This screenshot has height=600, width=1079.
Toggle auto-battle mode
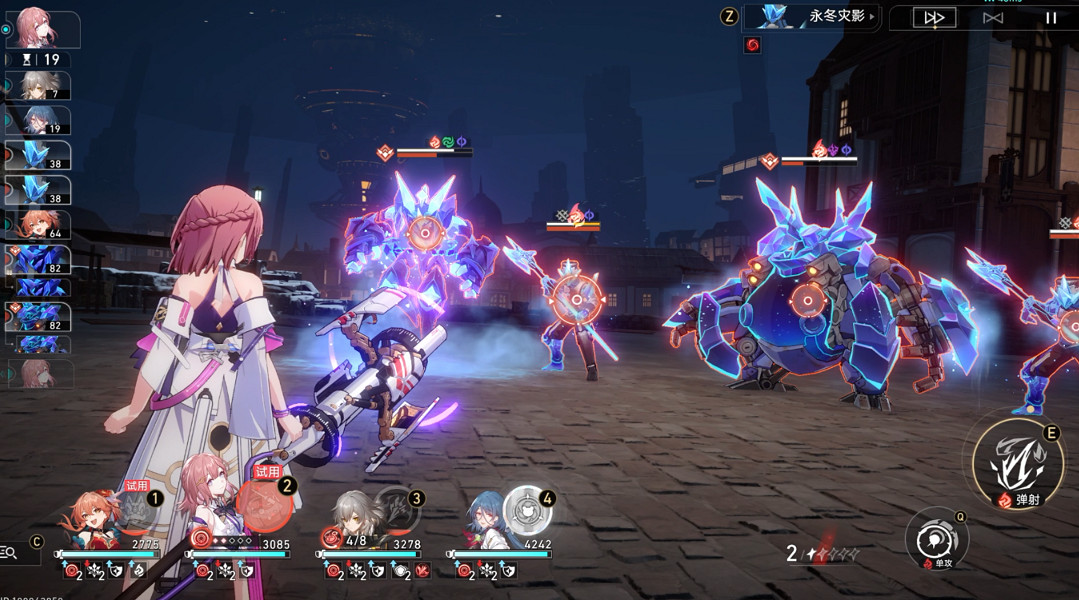(992, 18)
